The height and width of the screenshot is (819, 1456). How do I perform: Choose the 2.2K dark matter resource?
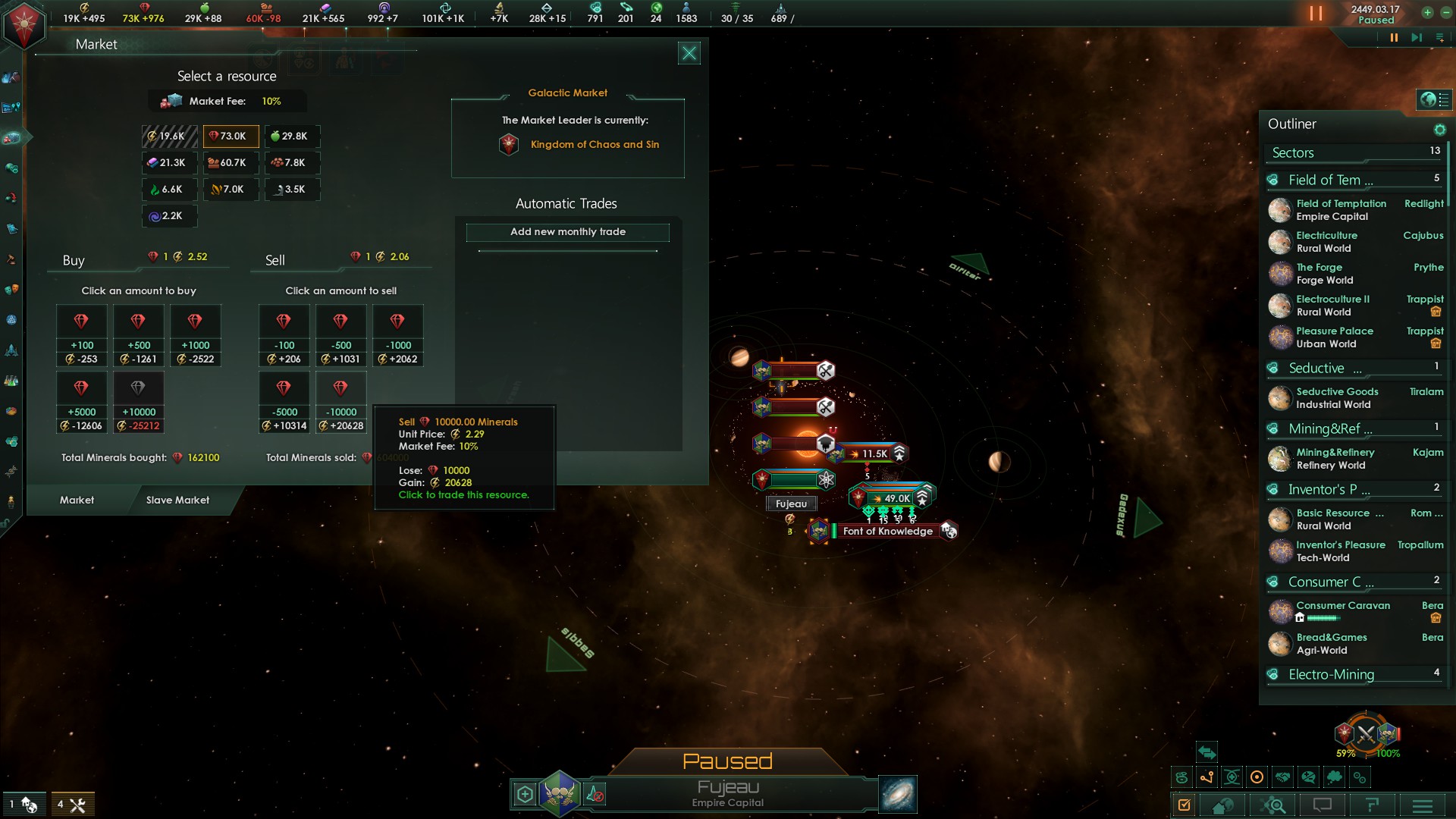tap(169, 216)
